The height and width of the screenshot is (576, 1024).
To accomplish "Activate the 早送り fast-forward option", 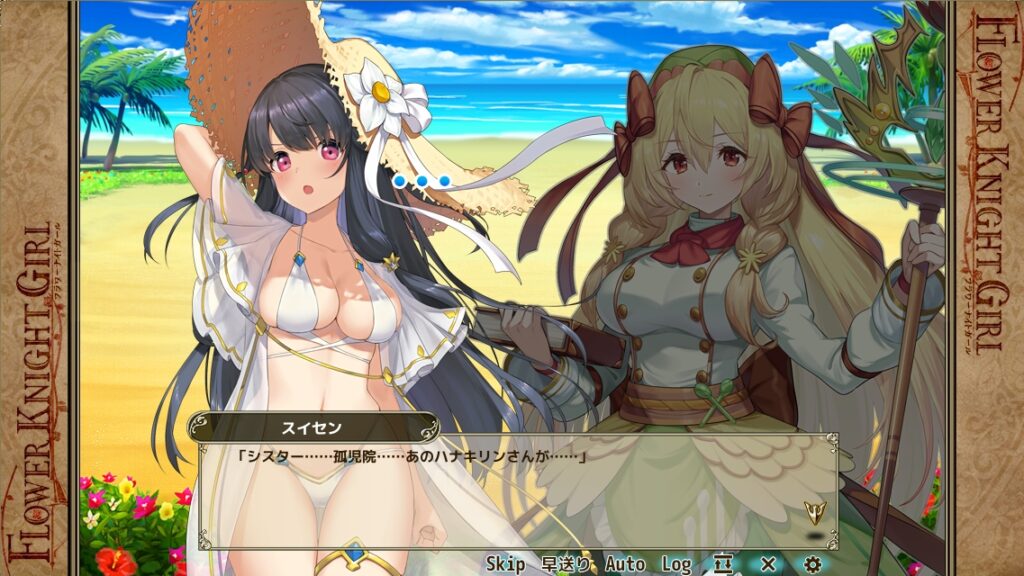I will (x=565, y=565).
